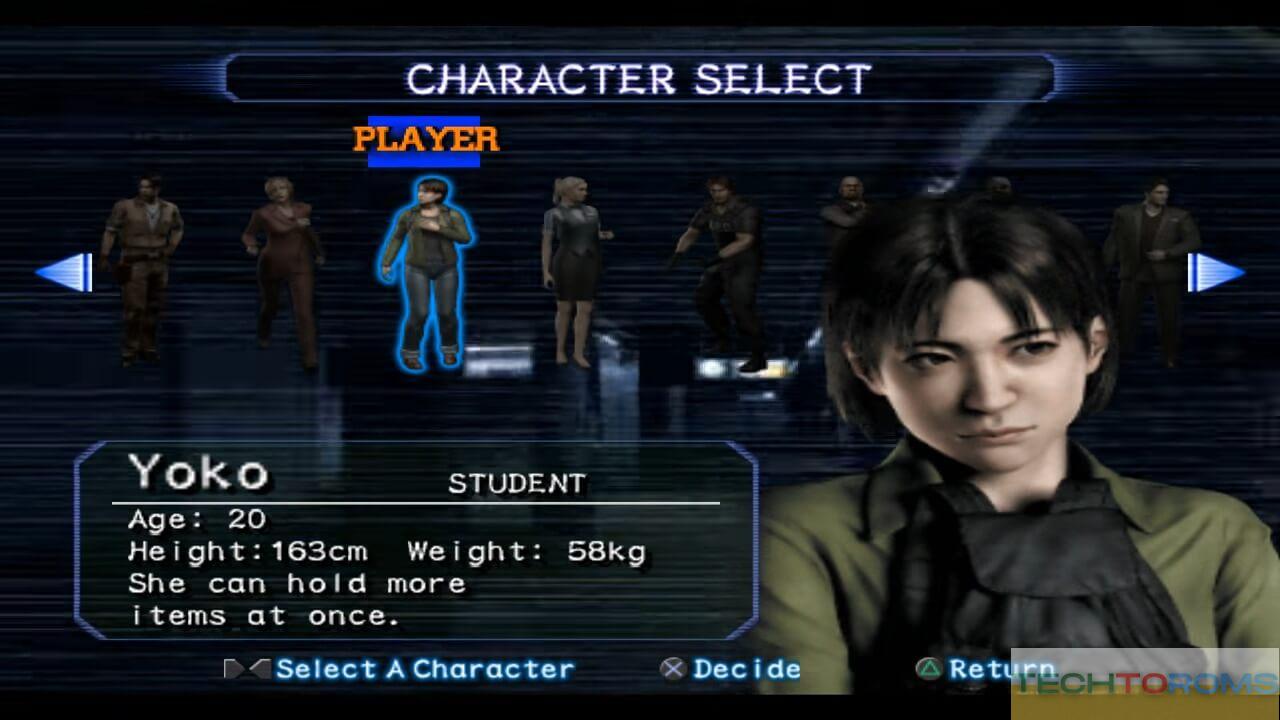Click the right character scroll arrow
Viewport: 1280px width, 720px height.
1214,272
